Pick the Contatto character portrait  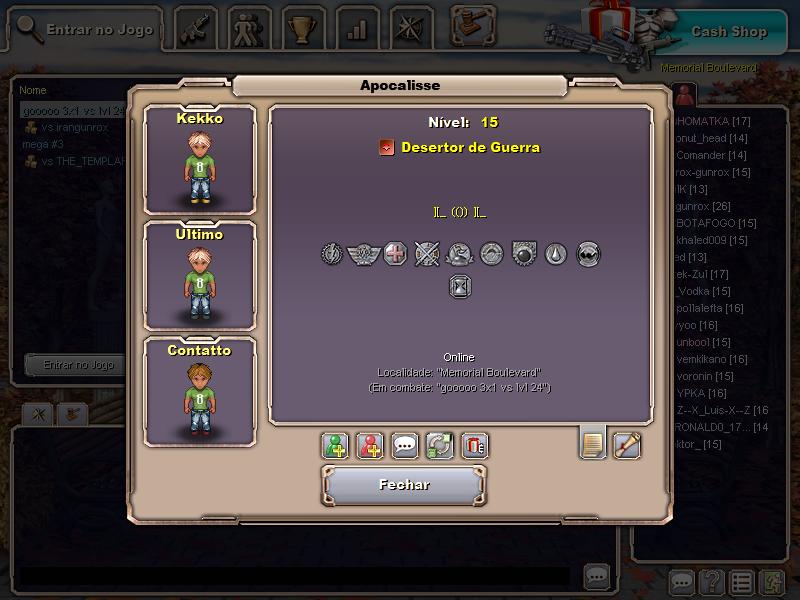tap(200, 391)
